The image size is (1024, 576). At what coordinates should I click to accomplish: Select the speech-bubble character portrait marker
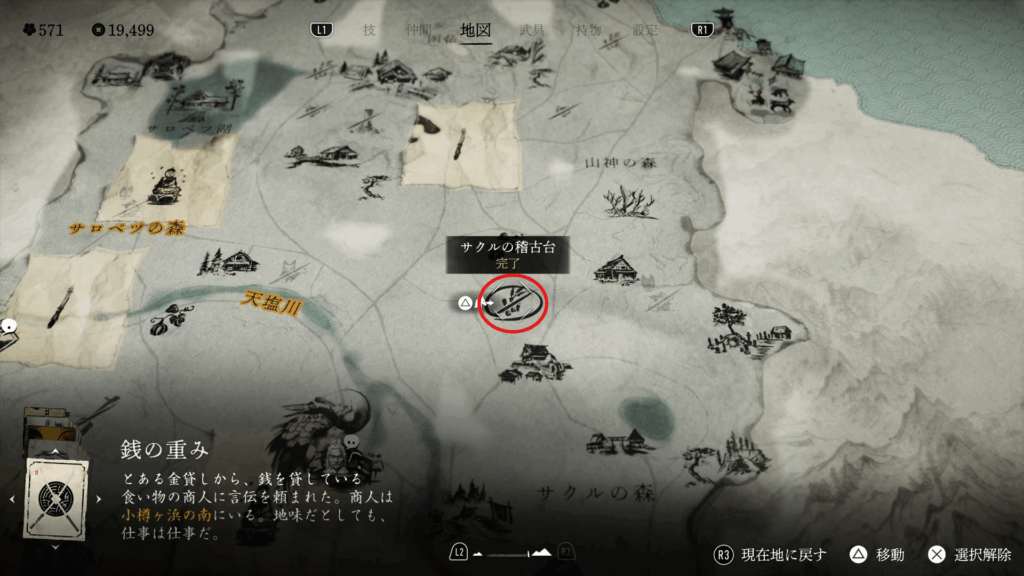pos(338,459)
